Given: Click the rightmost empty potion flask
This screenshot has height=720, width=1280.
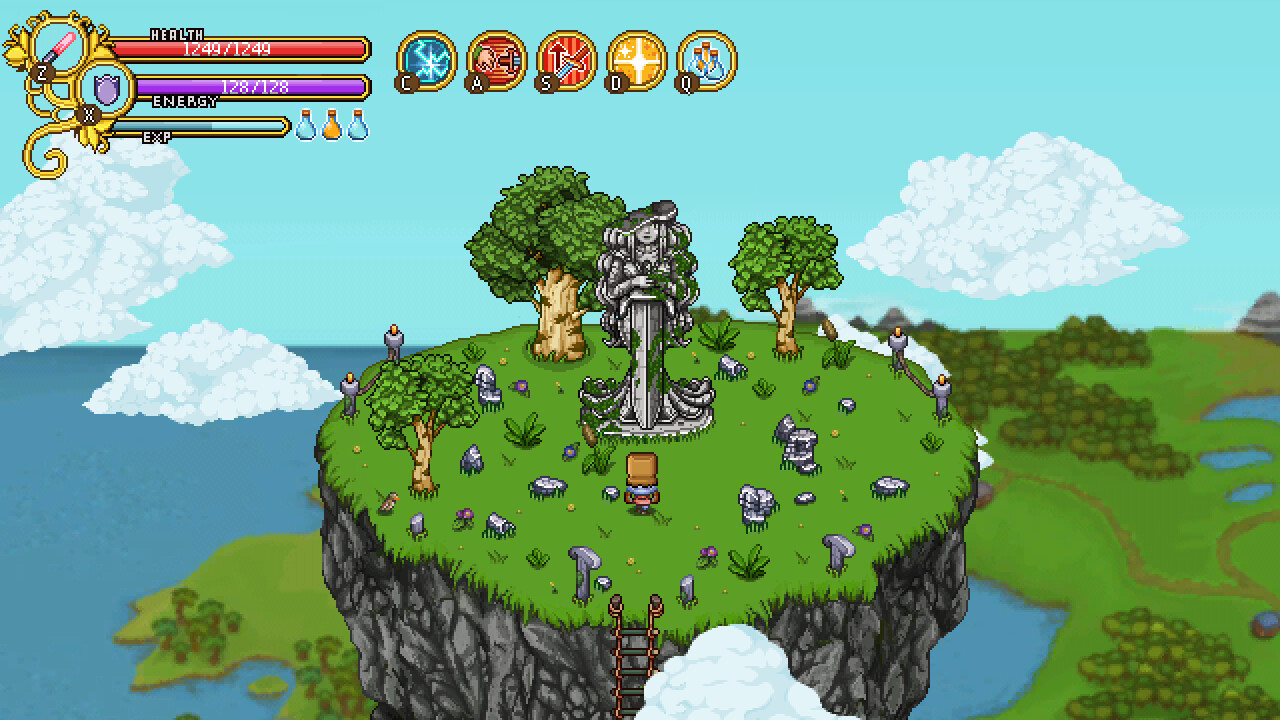Looking at the screenshot, I should [359, 128].
